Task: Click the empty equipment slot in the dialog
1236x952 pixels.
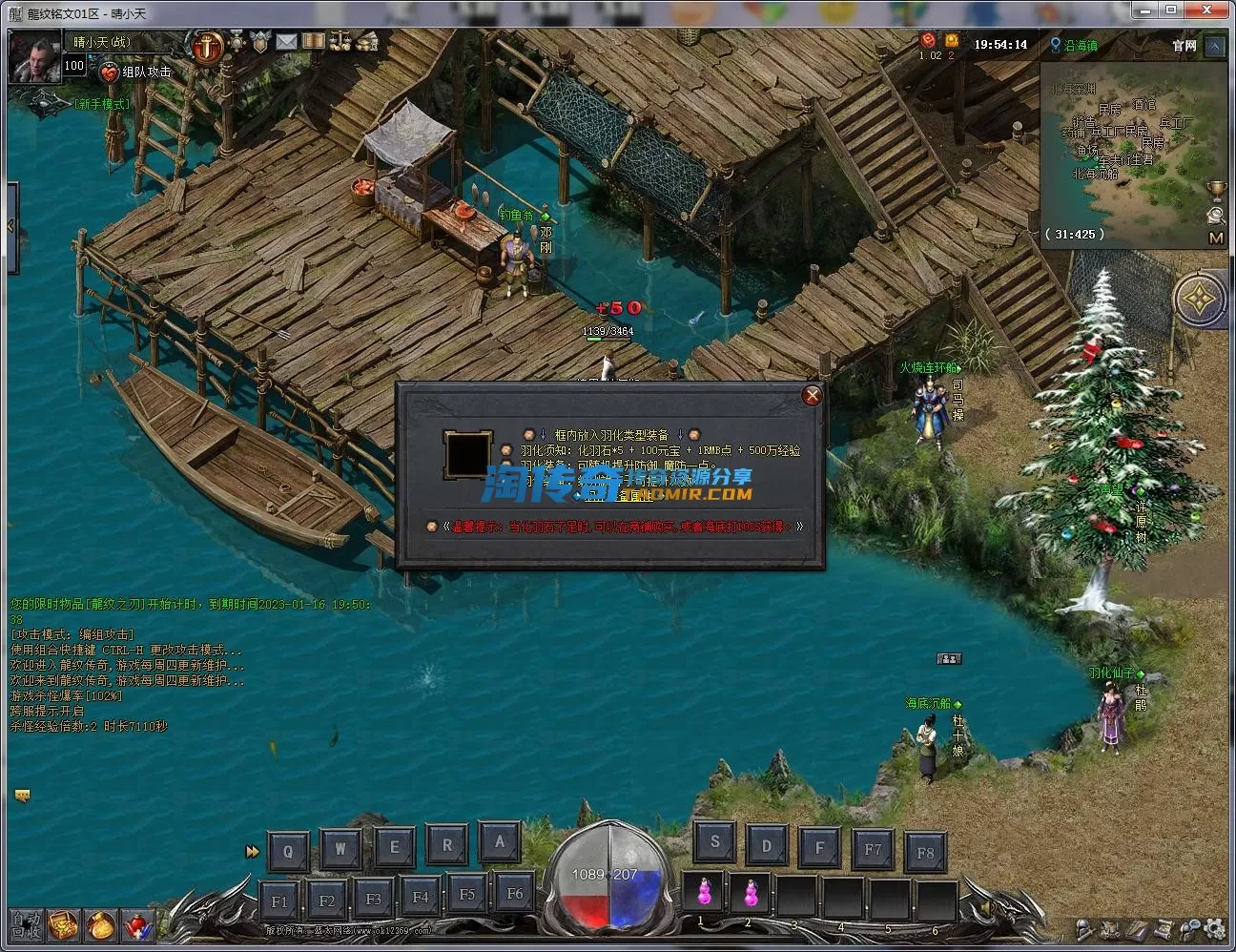Action: [x=467, y=455]
